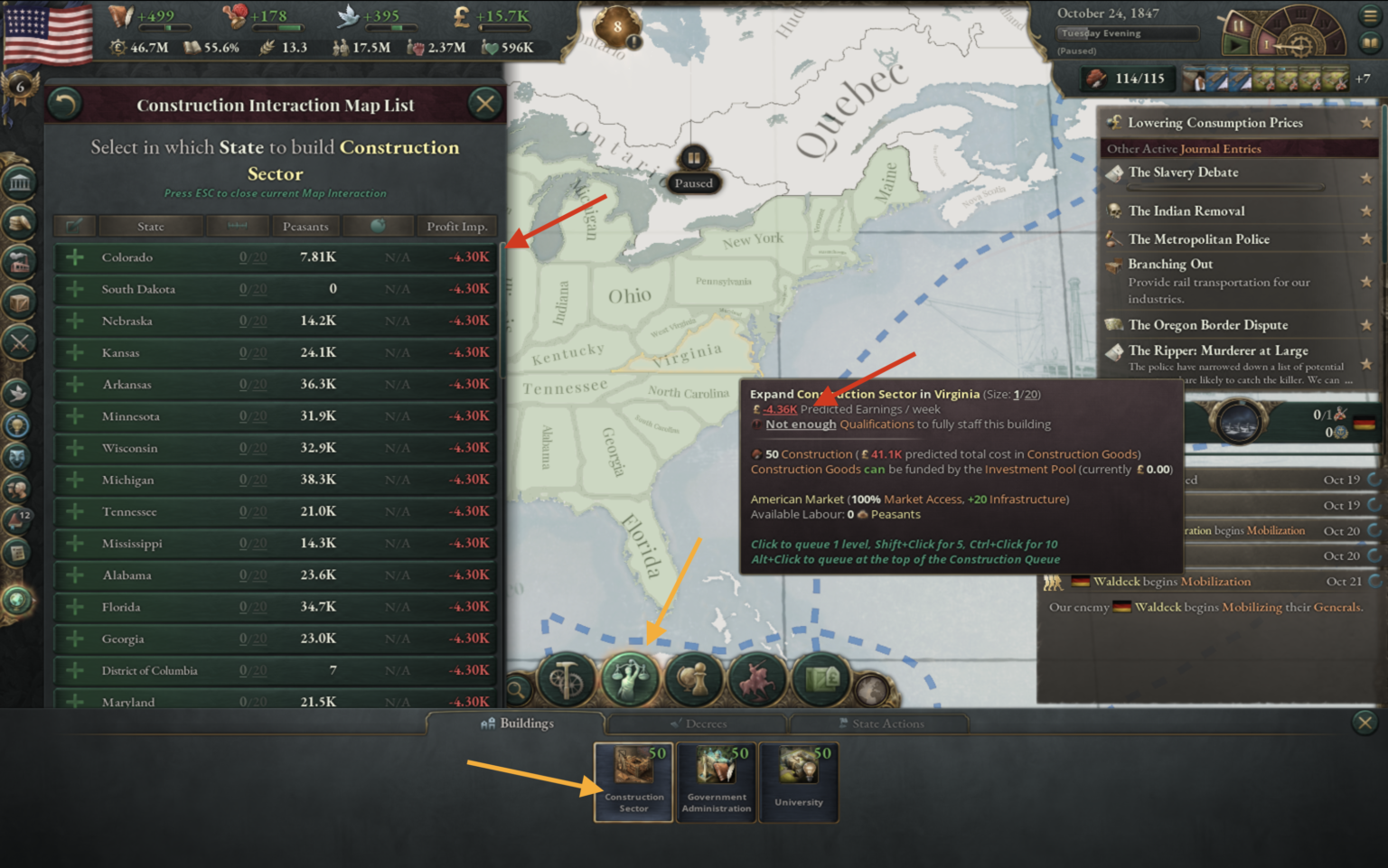1388x868 pixels.
Task: Collapse the Branching Out journal entry
Action: (1170, 264)
